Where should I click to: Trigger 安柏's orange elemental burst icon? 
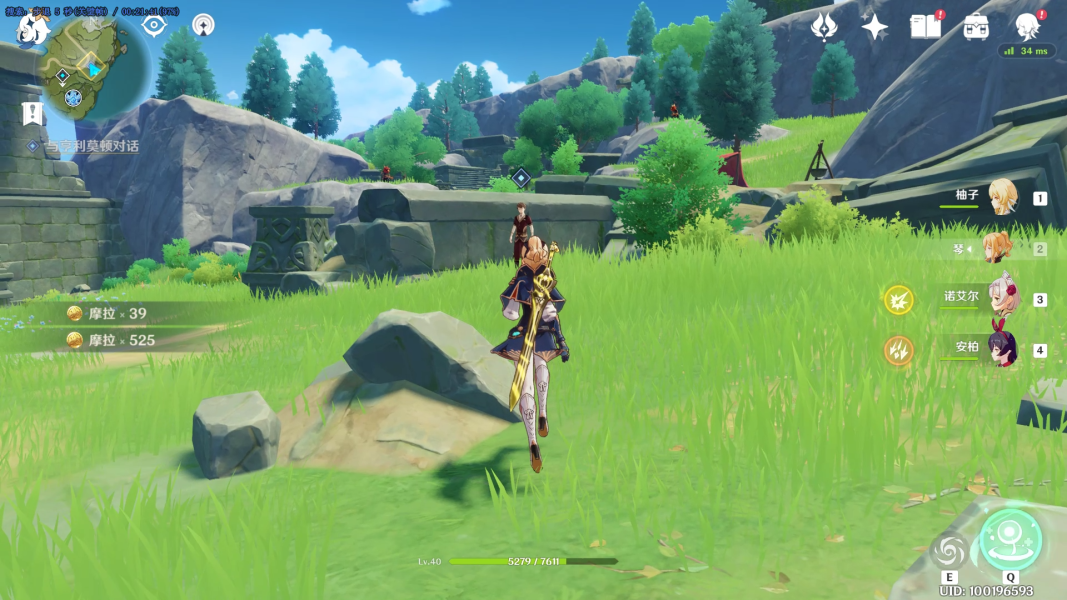pos(898,350)
